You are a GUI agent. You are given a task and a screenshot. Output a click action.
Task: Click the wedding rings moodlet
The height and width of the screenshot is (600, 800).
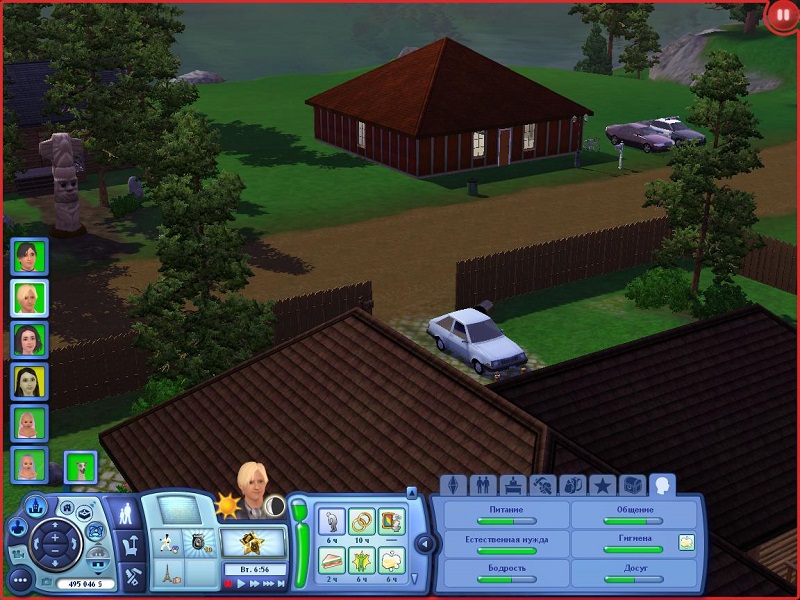coord(361,521)
